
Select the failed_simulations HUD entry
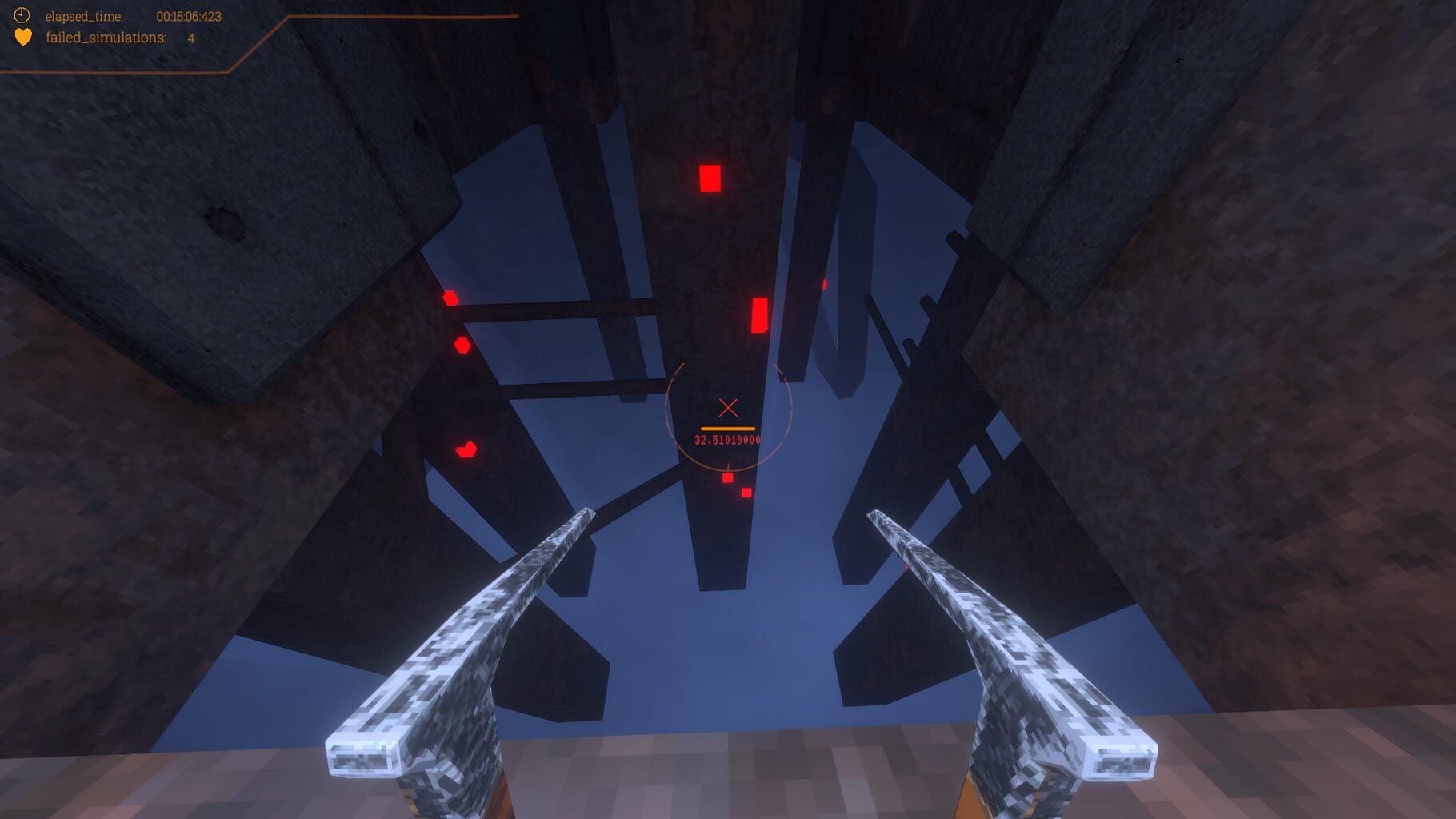coord(108,36)
